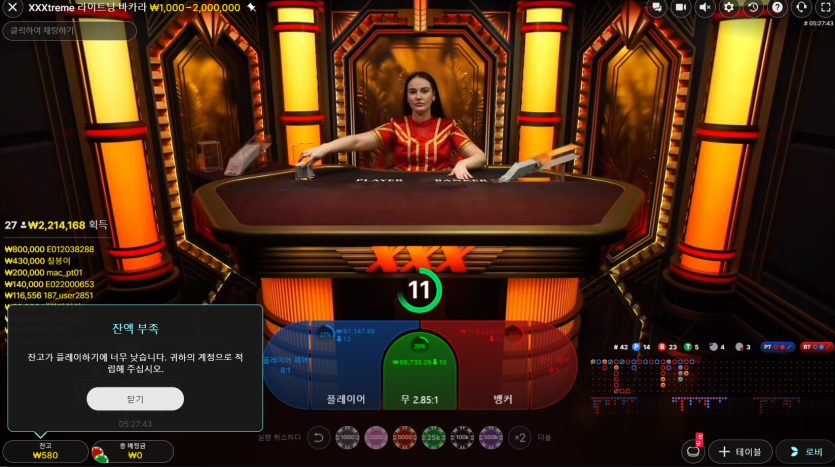Click the chat input field
835x467 pixels.
70,31
